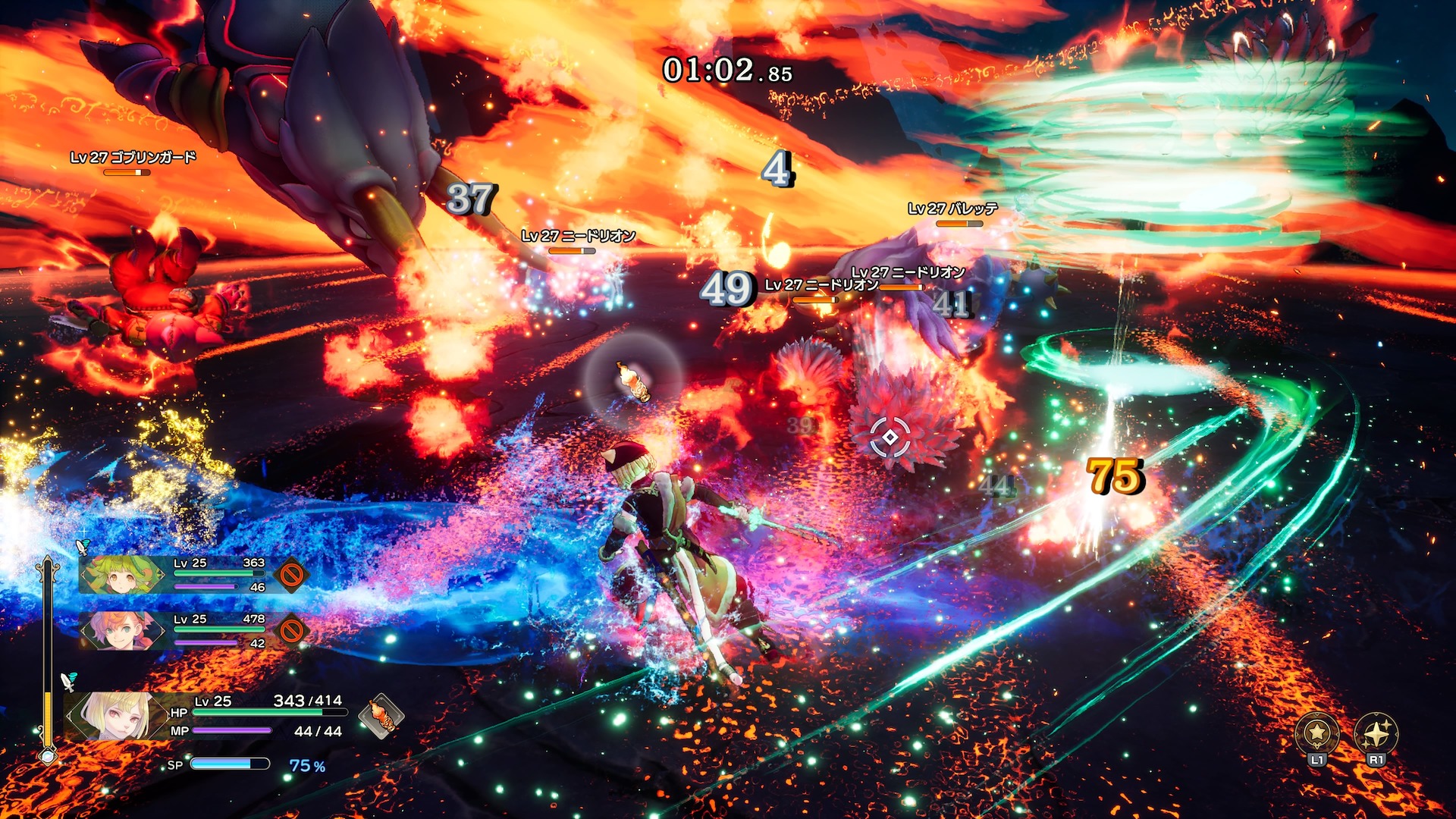Open the single star ring shortcut
The width and height of the screenshot is (1456, 819).
coord(1317,733)
